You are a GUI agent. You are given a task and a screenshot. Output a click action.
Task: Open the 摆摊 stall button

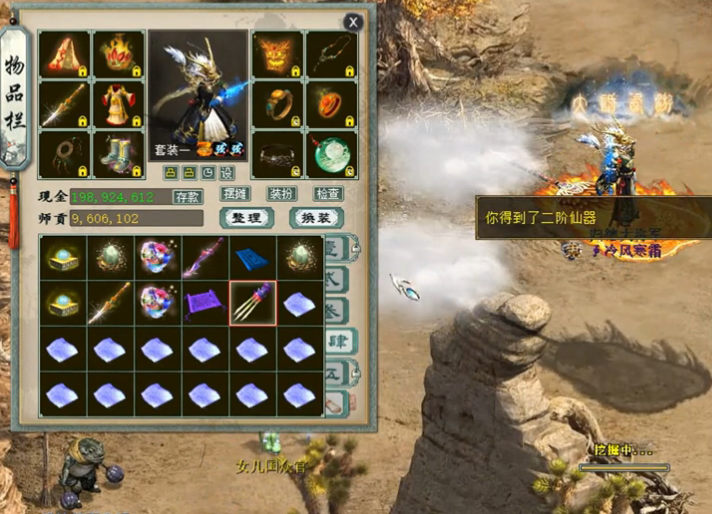coord(235,194)
